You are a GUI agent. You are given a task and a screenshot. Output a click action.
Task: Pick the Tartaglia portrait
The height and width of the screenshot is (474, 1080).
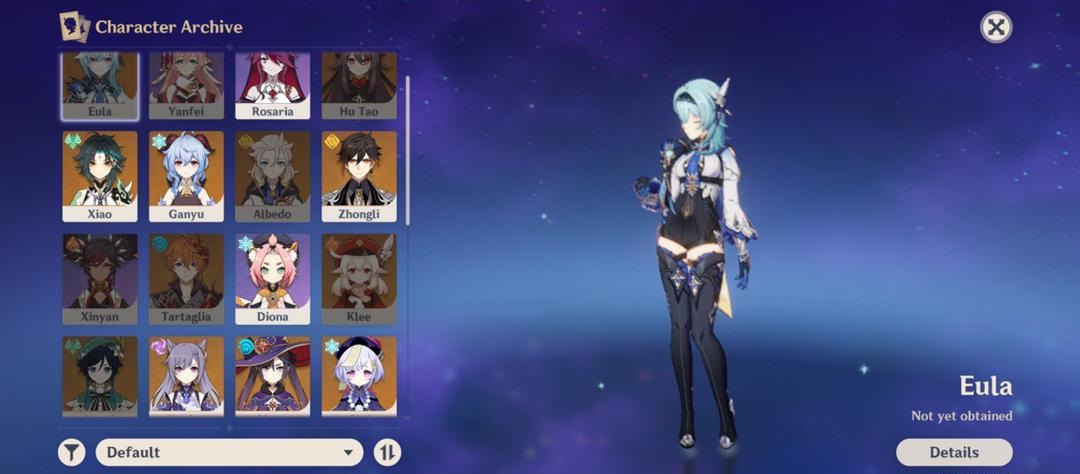186,279
